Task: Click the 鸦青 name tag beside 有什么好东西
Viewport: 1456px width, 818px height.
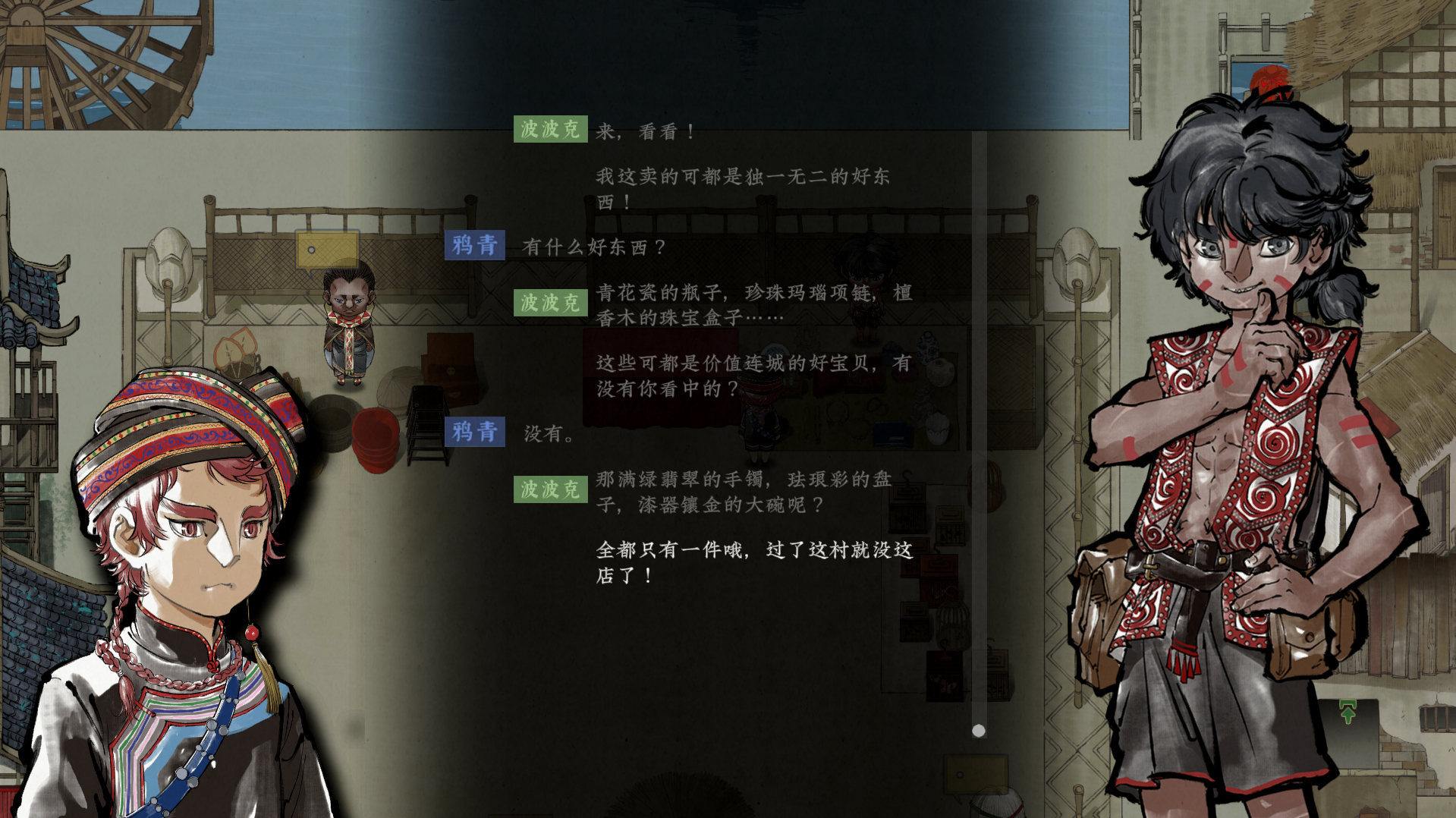Action: pos(476,245)
